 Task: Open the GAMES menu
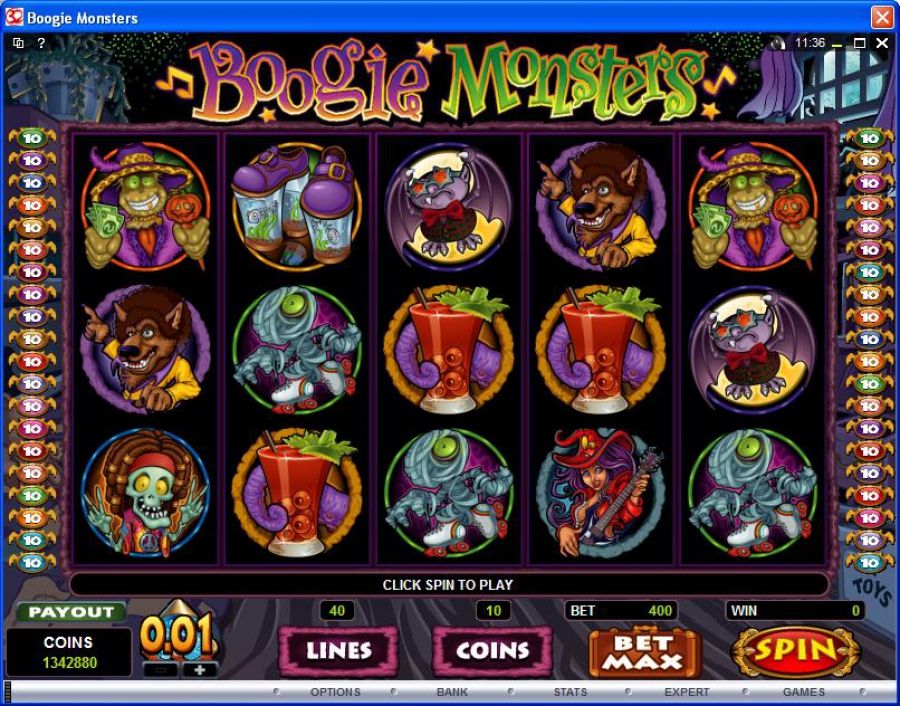click(804, 692)
